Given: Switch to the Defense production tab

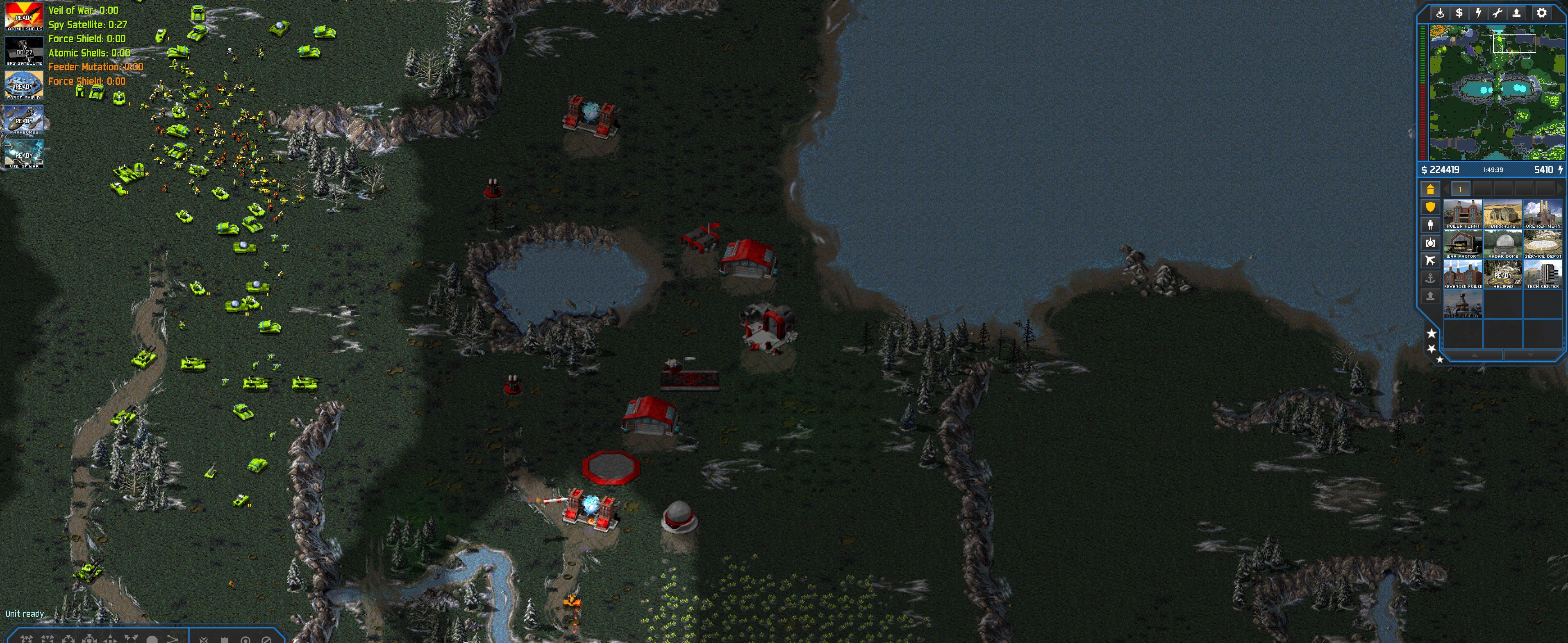Looking at the screenshot, I should coord(1430,207).
